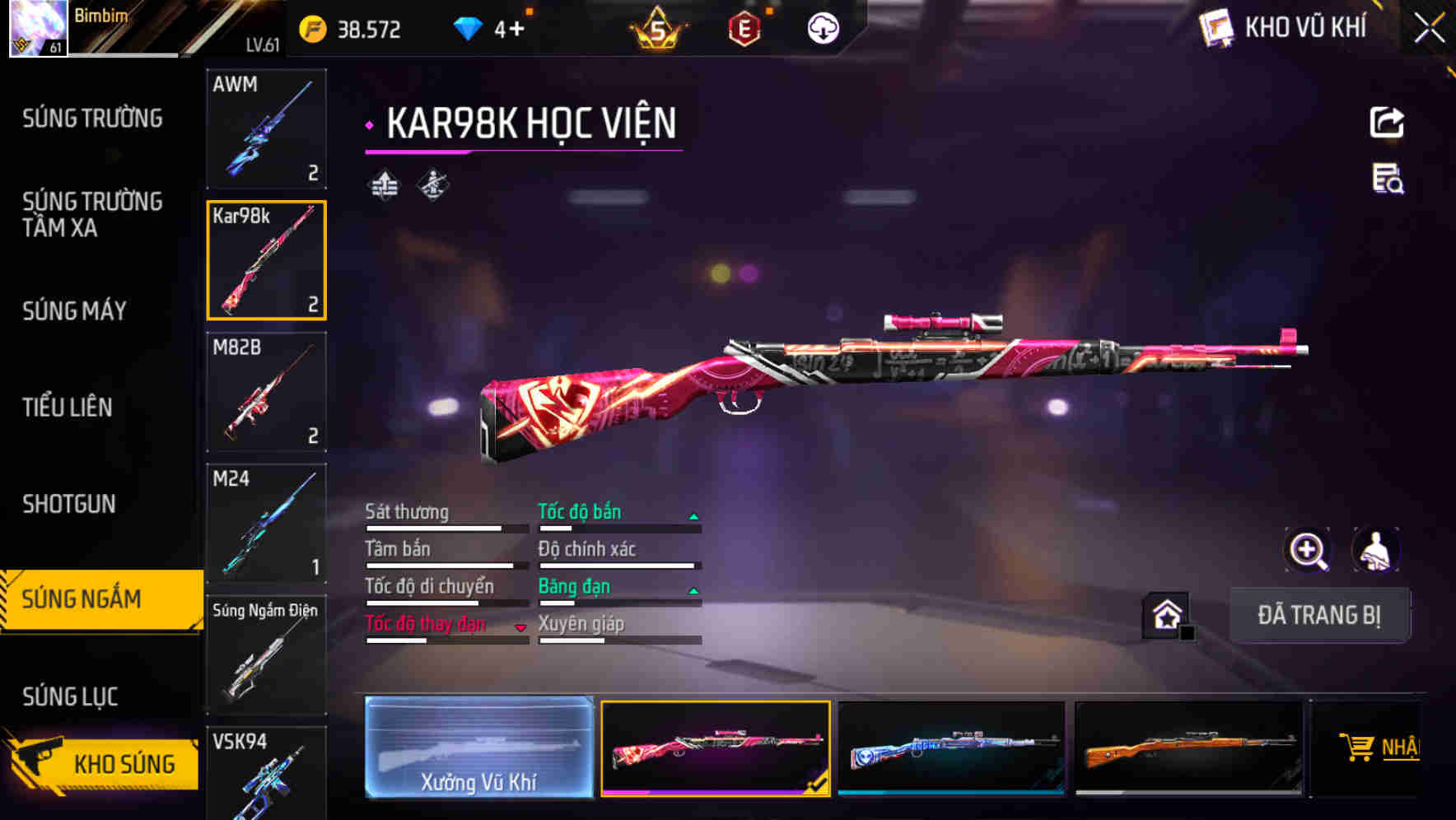The image size is (1456, 820).
Task: Click the red-notification E badge icon
Action: pos(744,29)
